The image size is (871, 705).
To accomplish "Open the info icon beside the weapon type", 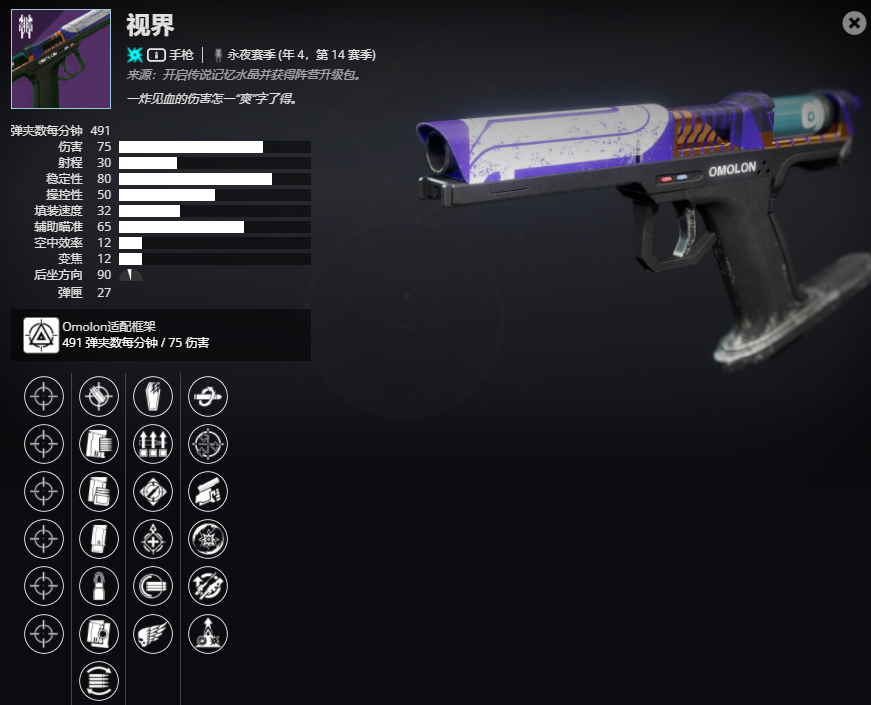I will (157, 54).
